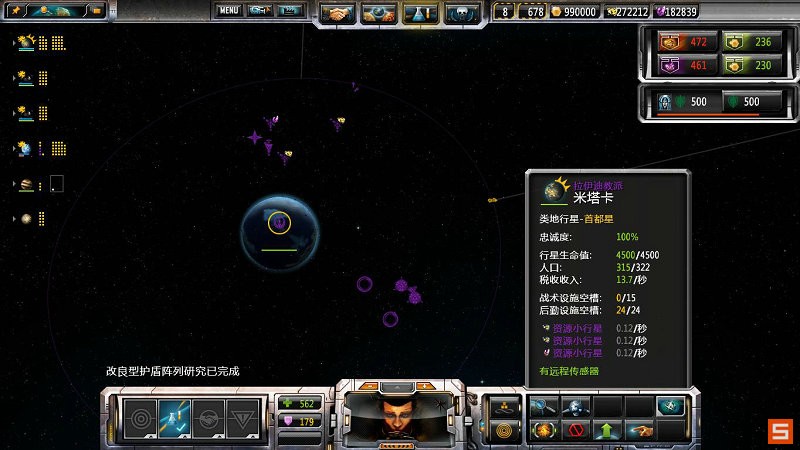The width and height of the screenshot is (800, 450).
Task: Click the orange S logo in corner
Action: 780,430
